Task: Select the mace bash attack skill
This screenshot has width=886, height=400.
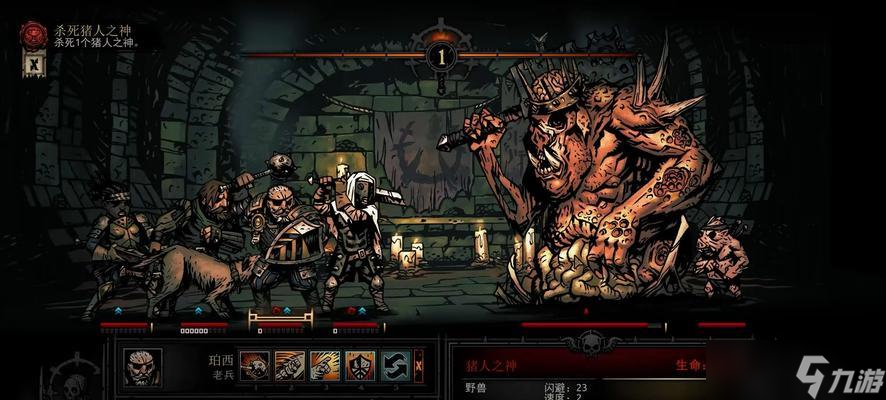Action: [254, 366]
